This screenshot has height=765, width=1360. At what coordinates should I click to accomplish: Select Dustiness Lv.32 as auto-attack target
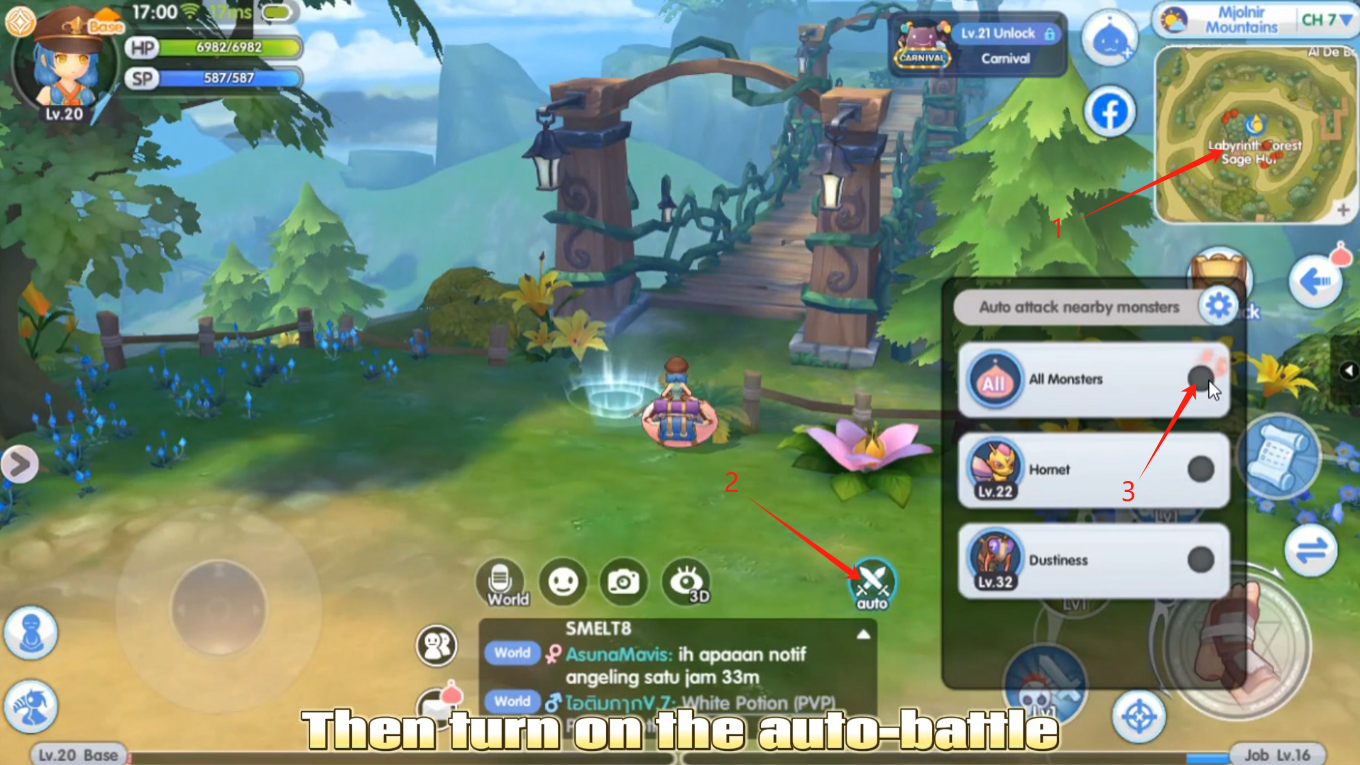[x=1200, y=559]
